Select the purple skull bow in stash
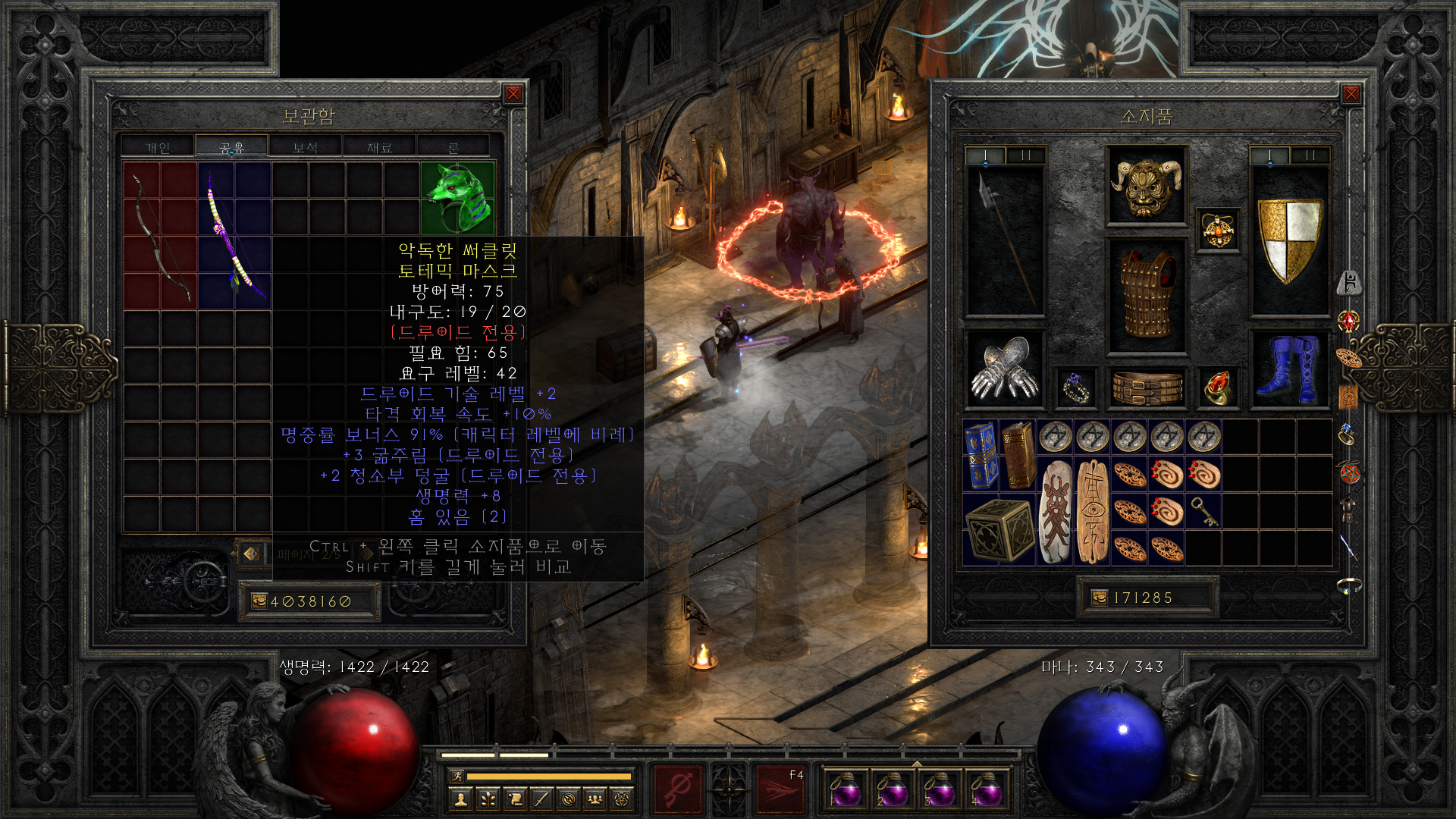Image resolution: width=1456 pixels, height=819 pixels. 234,235
